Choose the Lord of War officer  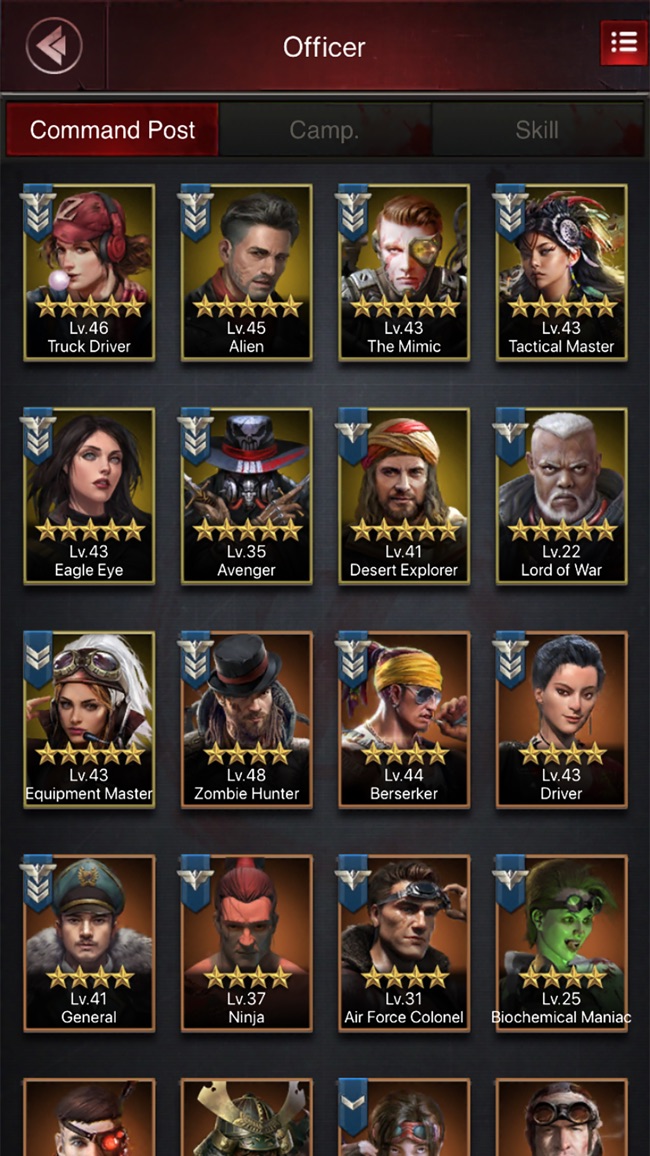(x=561, y=496)
